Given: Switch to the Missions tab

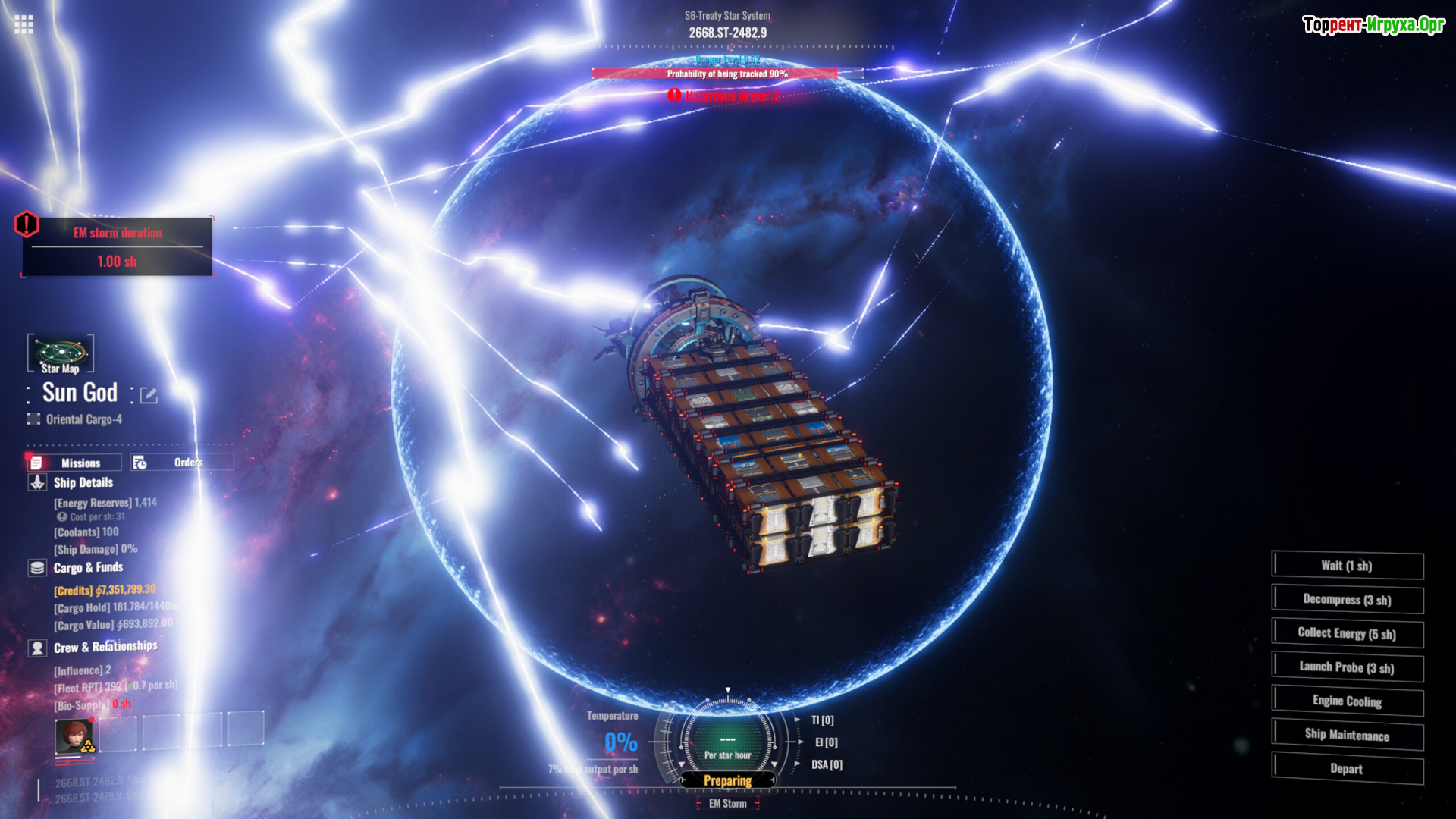Looking at the screenshot, I should 74,463.
